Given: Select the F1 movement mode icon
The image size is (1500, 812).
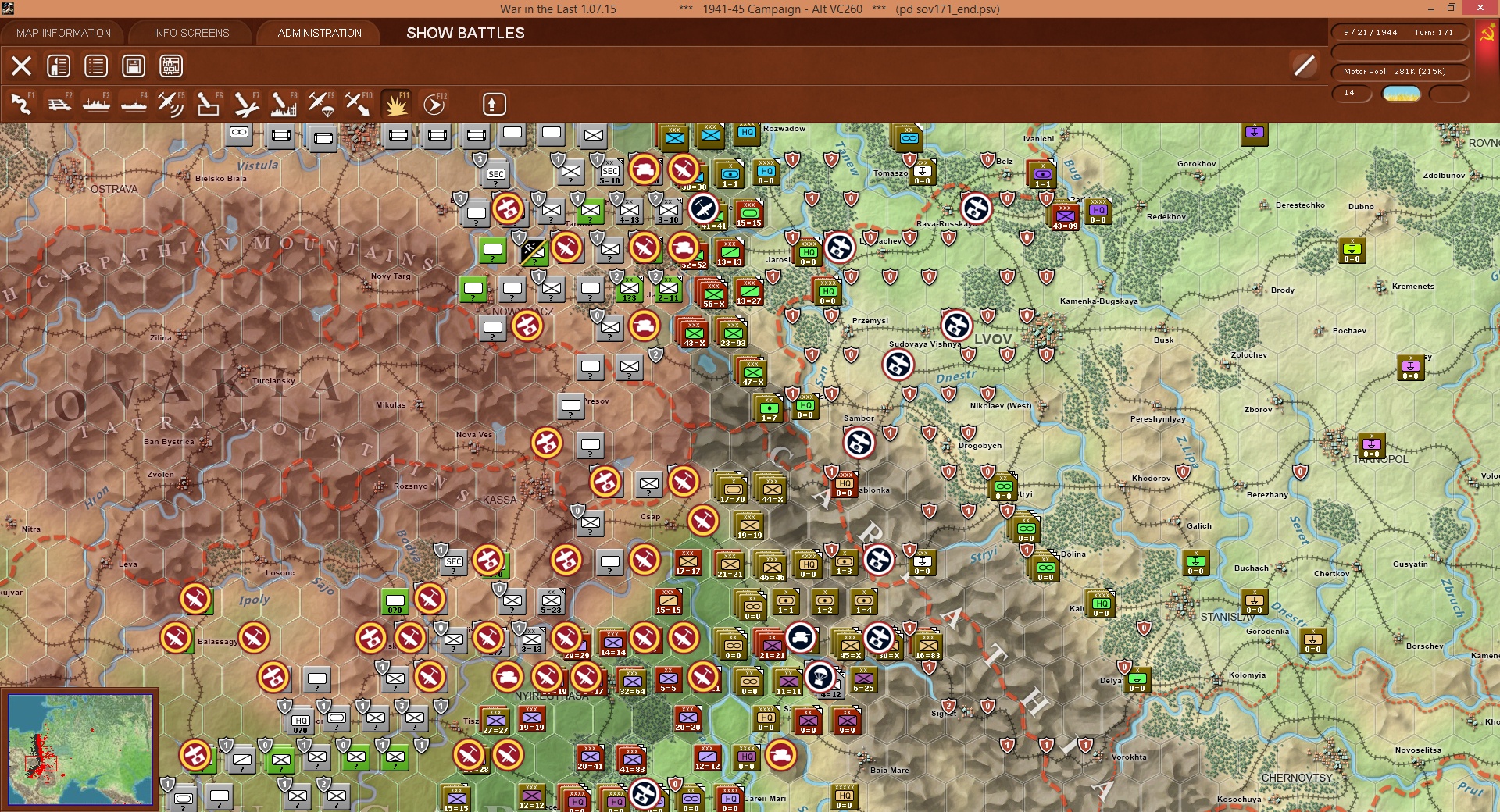Looking at the screenshot, I should click(20, 104).
